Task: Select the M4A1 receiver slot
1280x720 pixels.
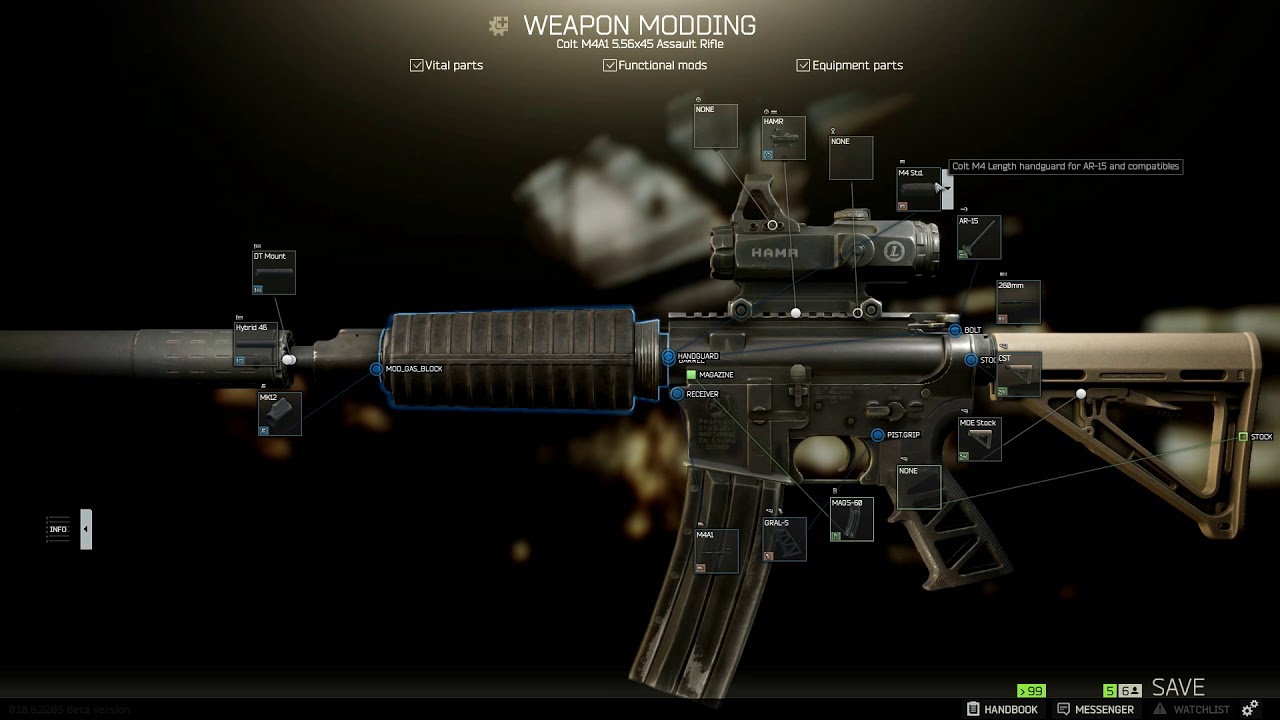Action: click(x=716, y=551)
